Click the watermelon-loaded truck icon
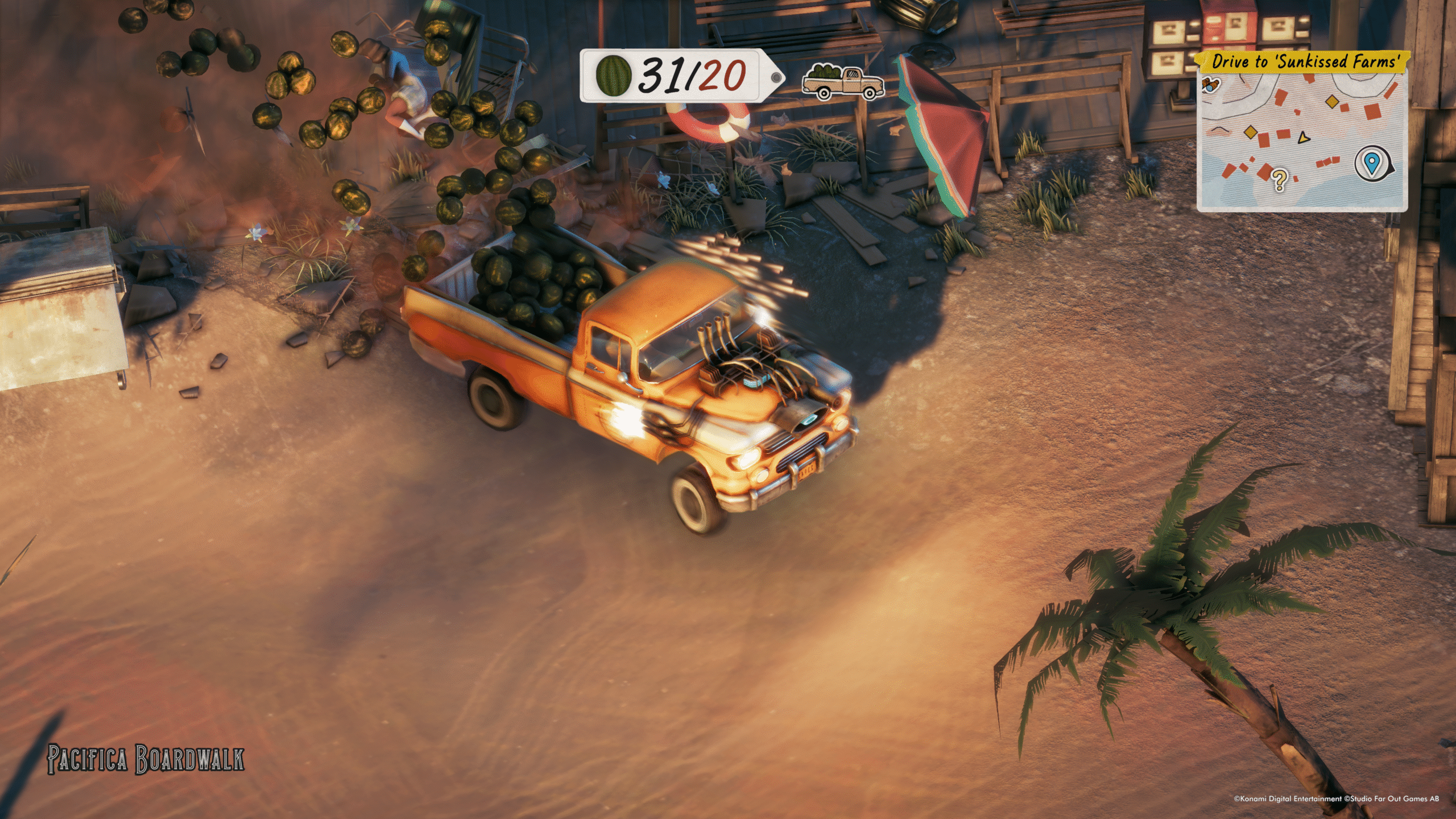 (842, 82)
